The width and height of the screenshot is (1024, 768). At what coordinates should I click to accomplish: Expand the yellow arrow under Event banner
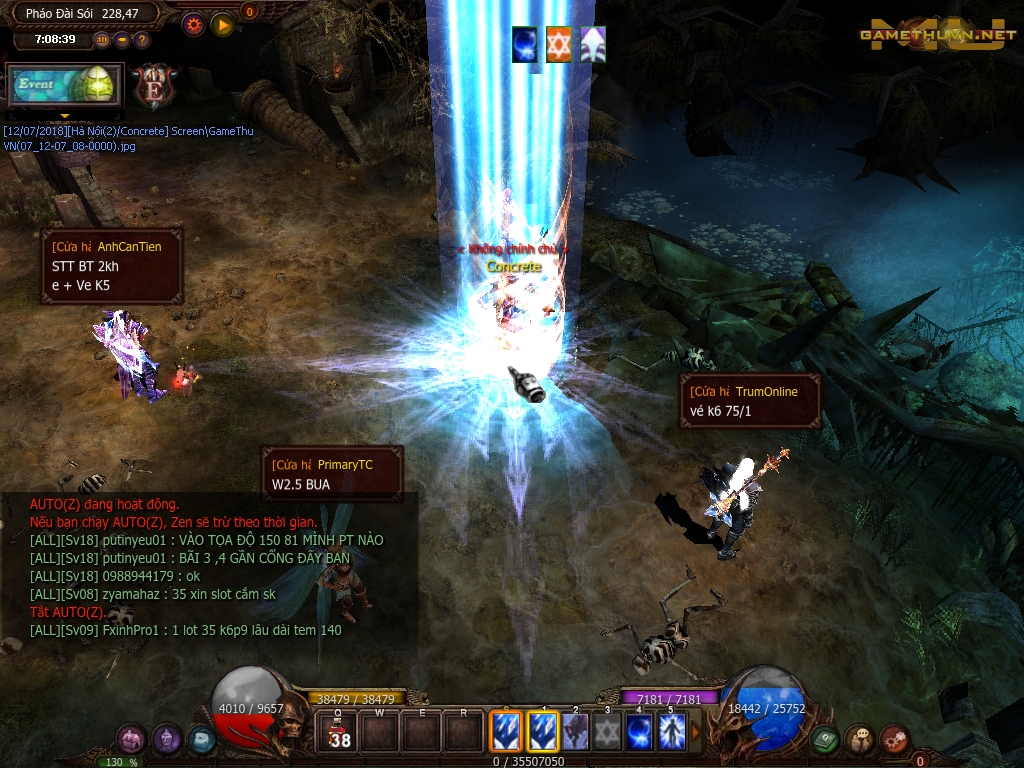tap(65, 116)
